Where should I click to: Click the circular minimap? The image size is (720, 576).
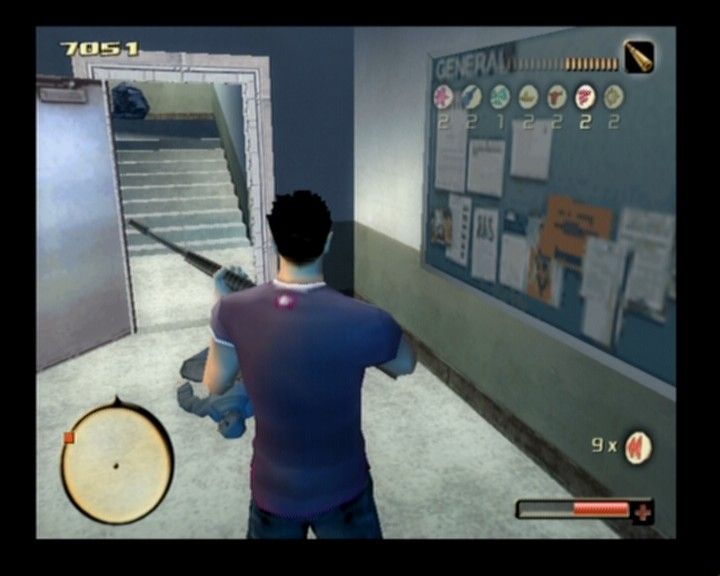[116, 464]
